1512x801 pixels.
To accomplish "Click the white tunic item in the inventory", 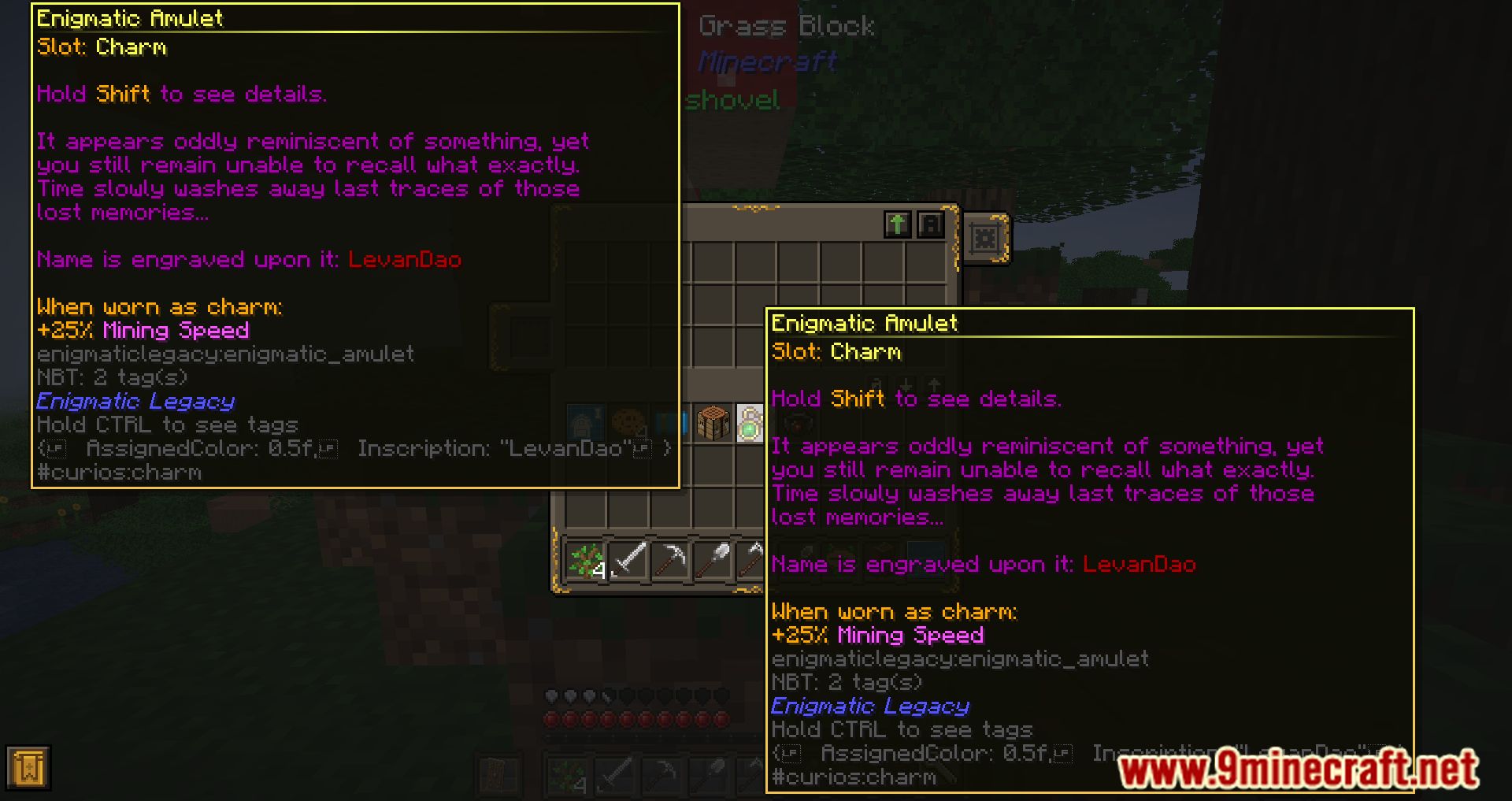I will point(586,421).
